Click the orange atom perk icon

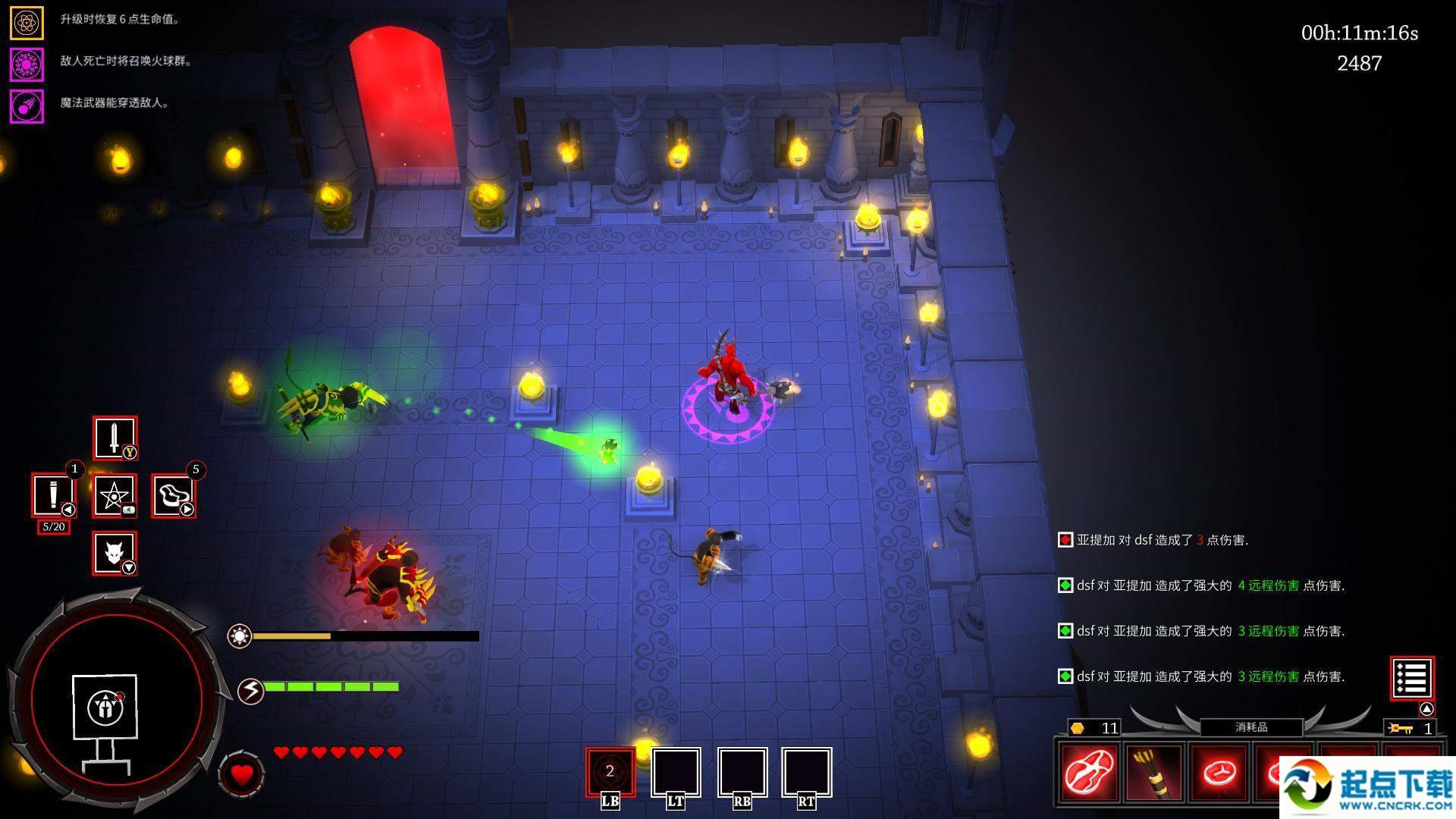(x=27, y=22)
